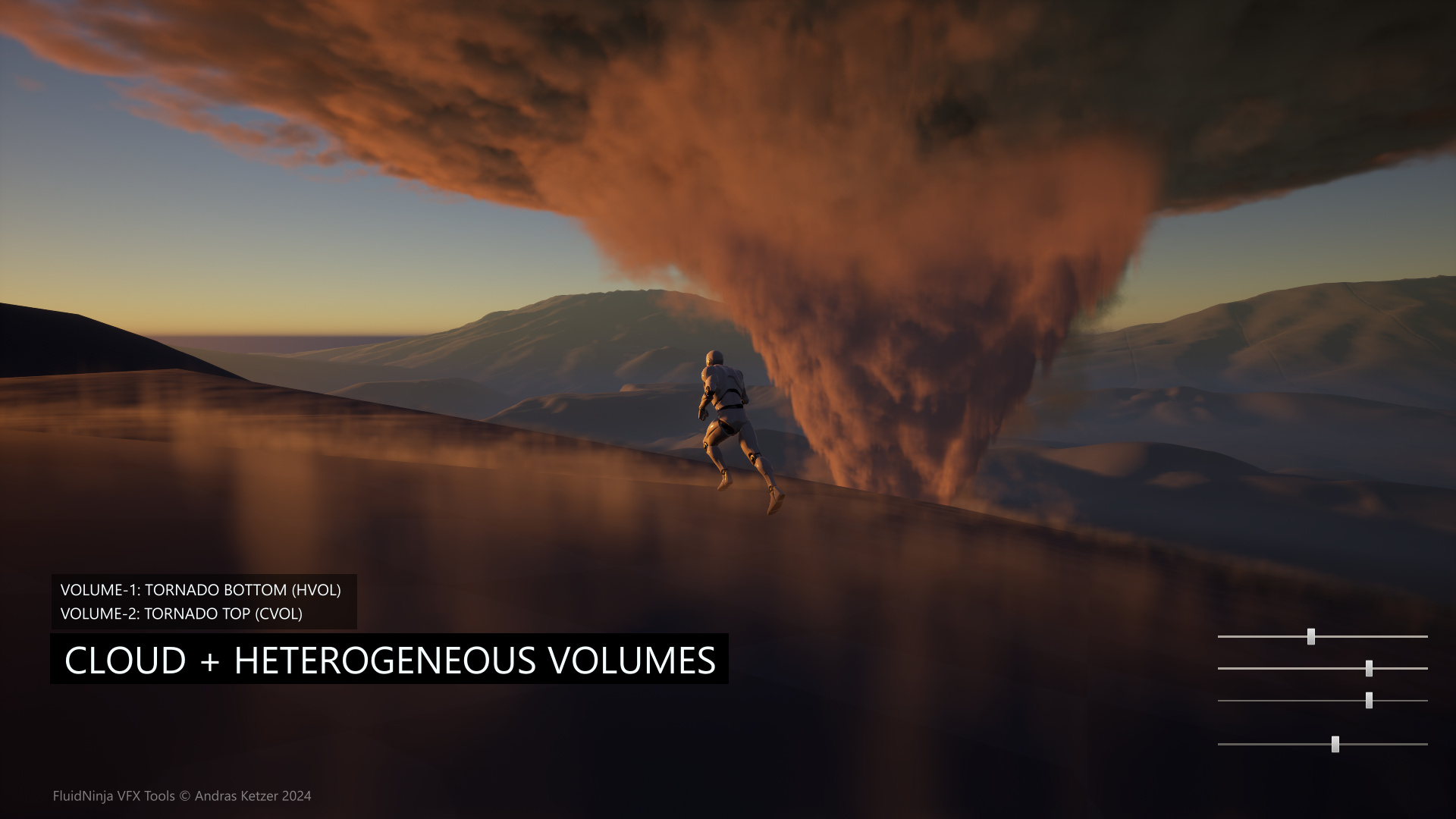Select the VOLUME-1: TORNADO BOTTOM (HVOL) label
1456x819 pixels.
[x=203, y=589]
